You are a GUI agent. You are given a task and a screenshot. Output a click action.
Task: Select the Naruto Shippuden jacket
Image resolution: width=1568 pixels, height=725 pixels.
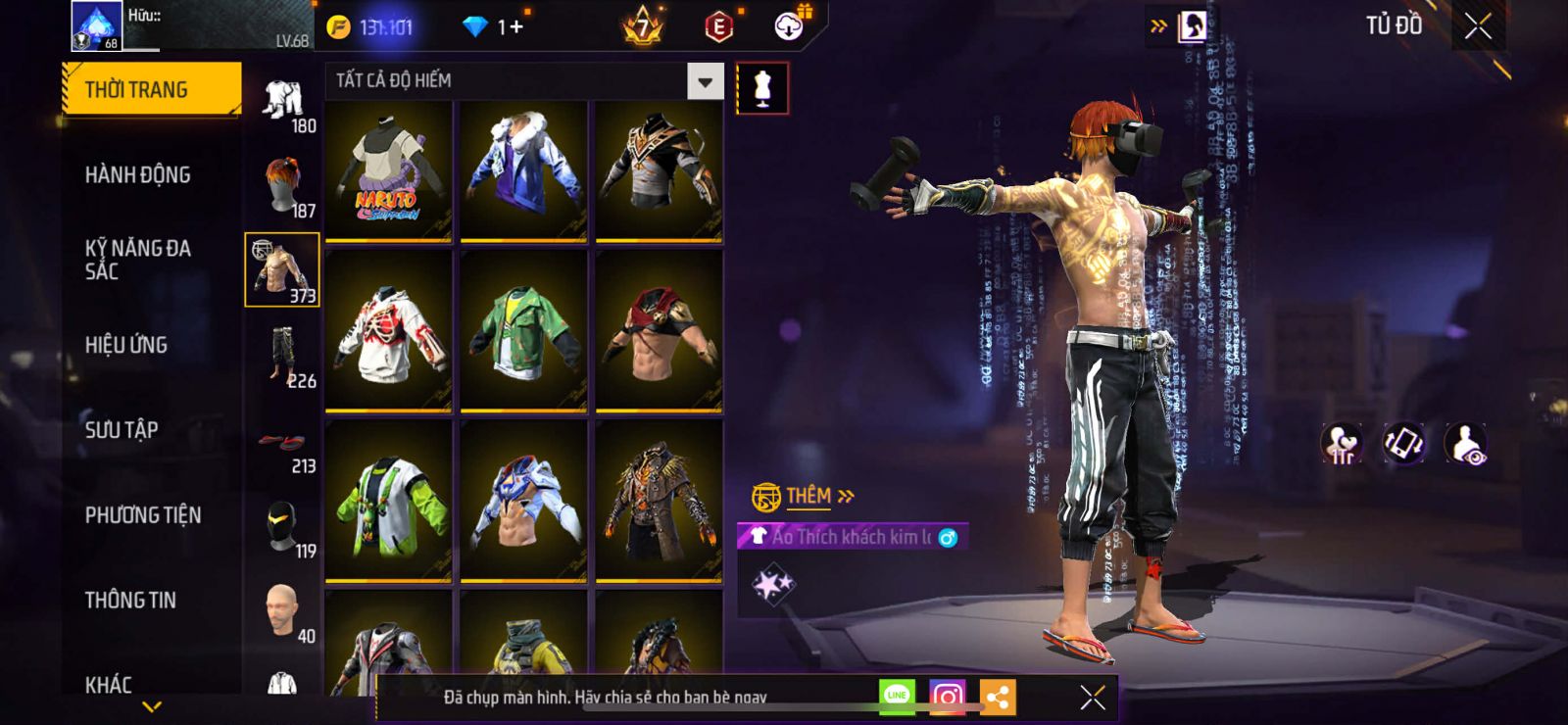coord(389,170)
